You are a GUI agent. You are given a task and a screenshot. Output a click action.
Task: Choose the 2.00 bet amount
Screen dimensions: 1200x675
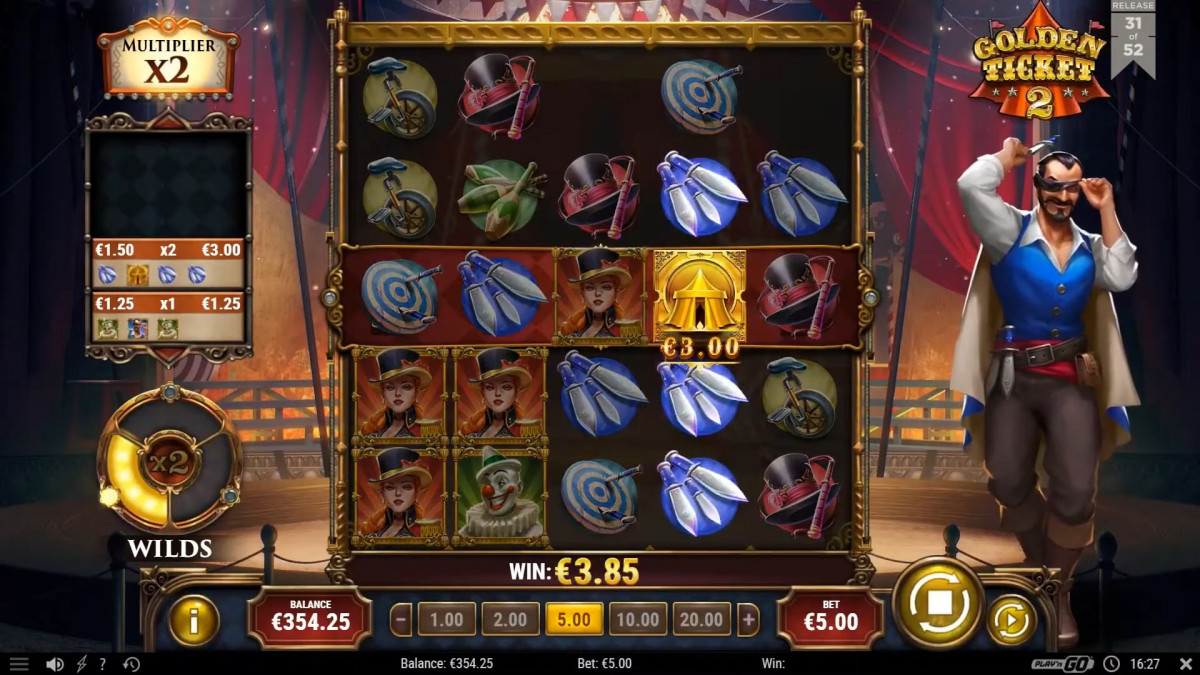(510, 620)
